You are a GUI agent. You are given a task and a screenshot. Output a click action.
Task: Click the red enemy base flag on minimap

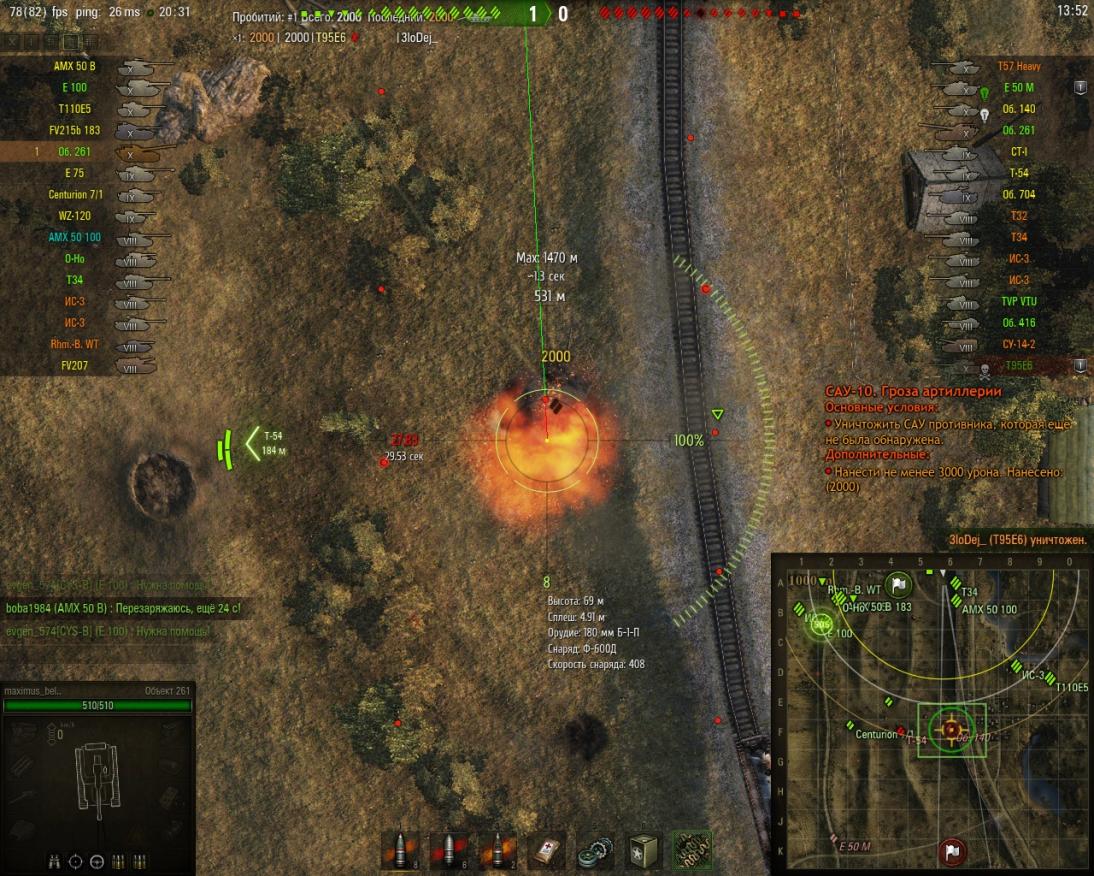[x=949, y=853]
